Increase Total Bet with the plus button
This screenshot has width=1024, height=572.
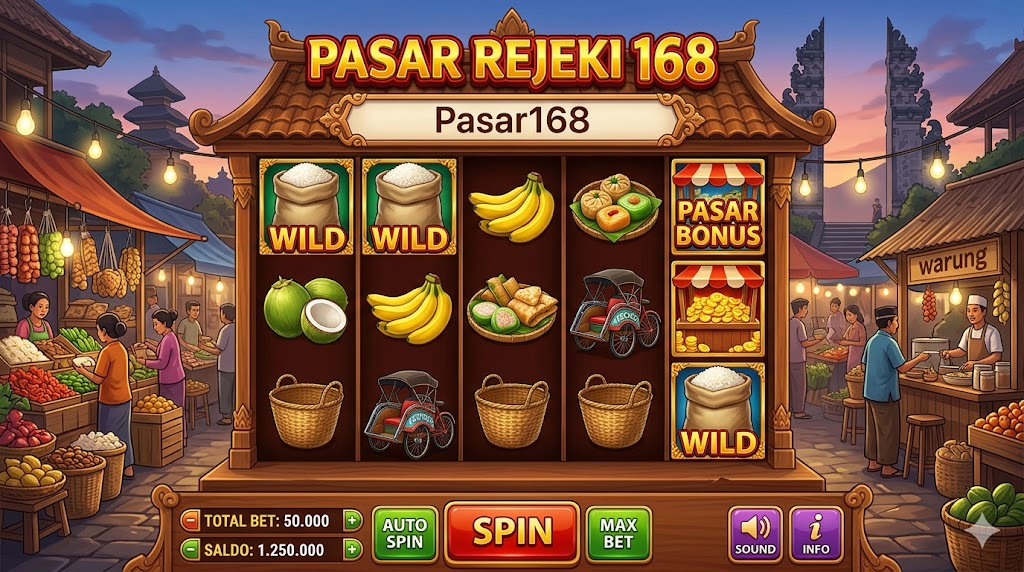pos(351,520)
